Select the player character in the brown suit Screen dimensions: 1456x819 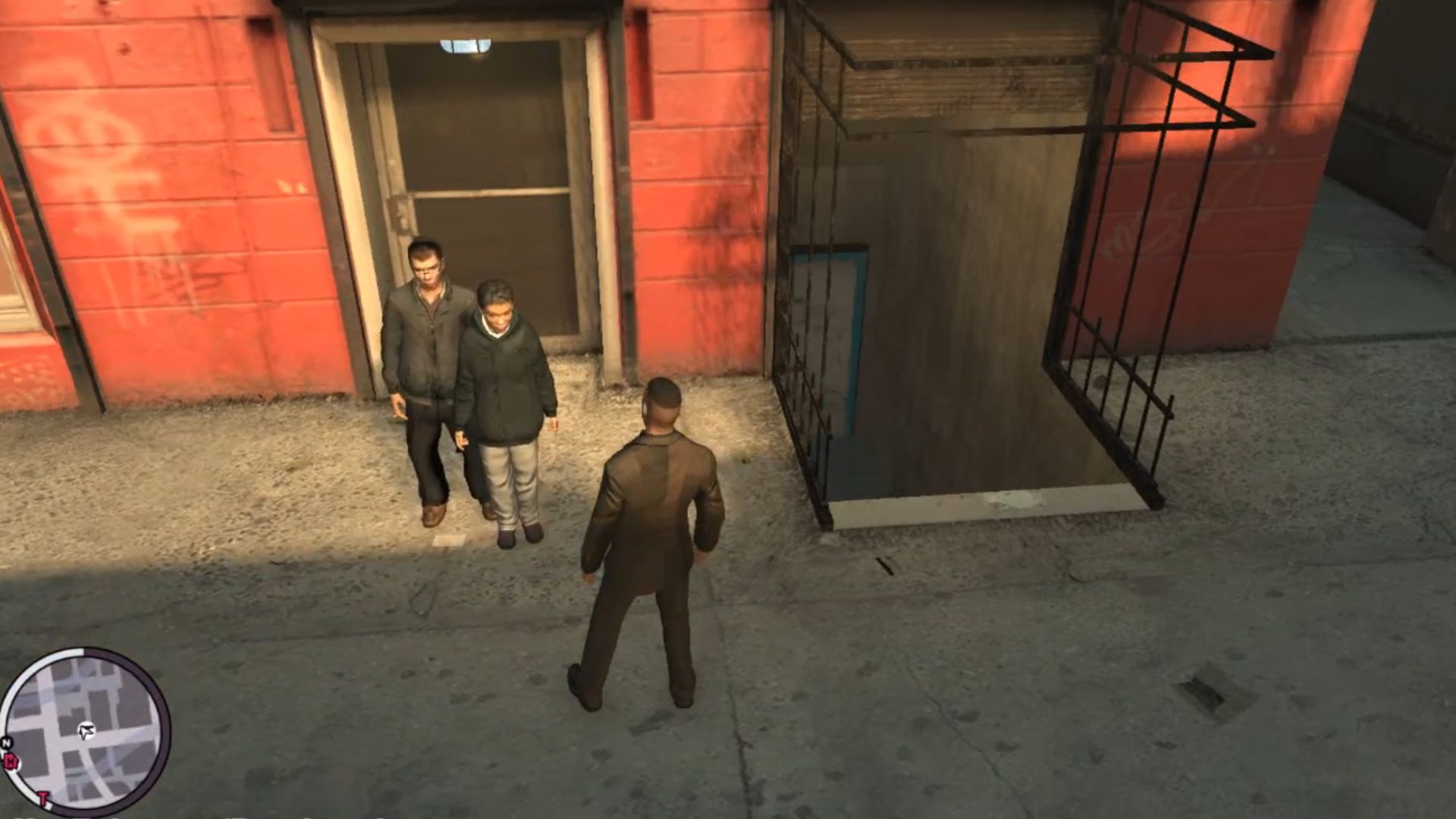(656, 531)
